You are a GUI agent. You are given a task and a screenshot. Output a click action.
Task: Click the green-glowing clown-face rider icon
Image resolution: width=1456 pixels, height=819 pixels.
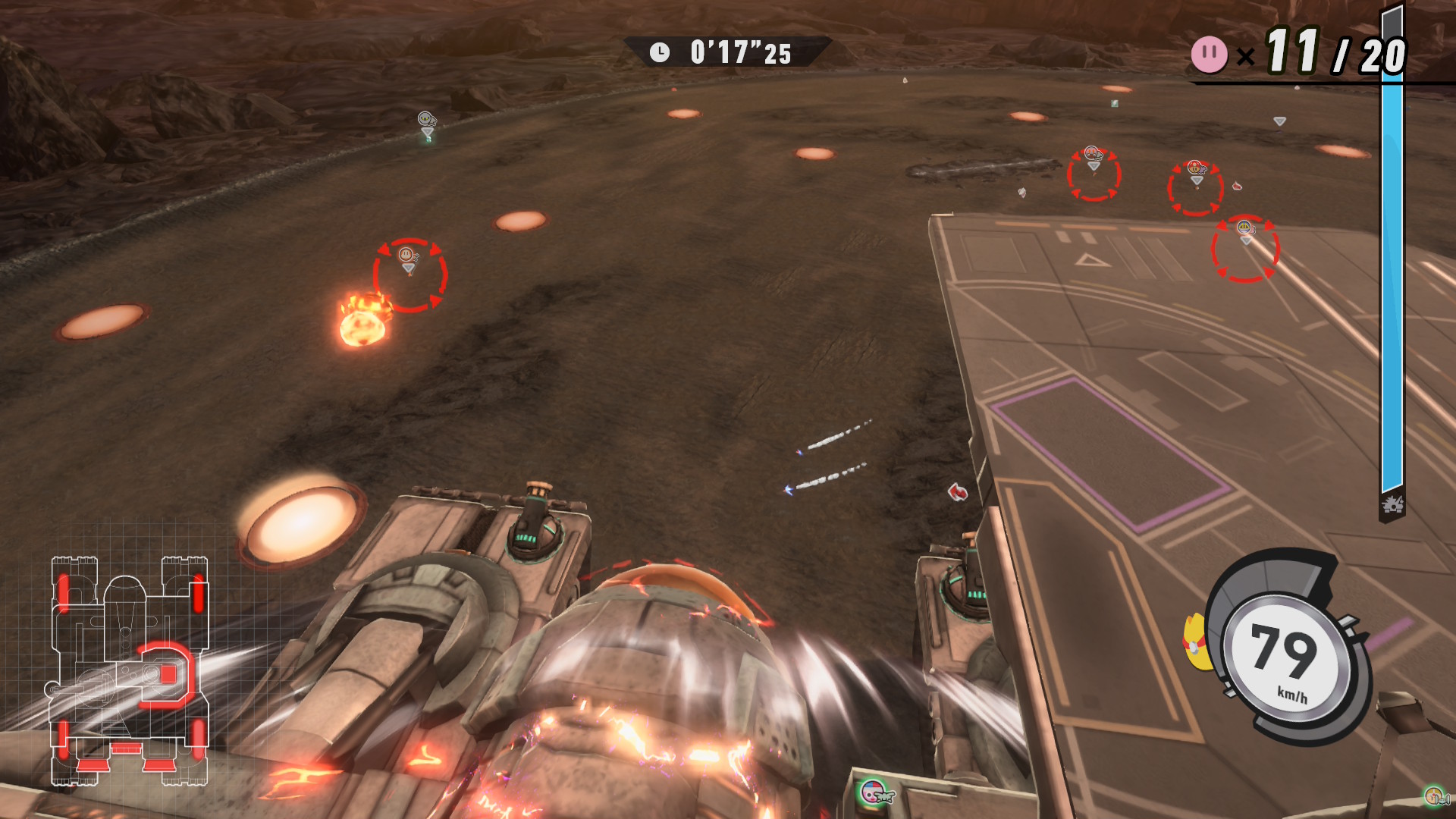pos(874,793)
